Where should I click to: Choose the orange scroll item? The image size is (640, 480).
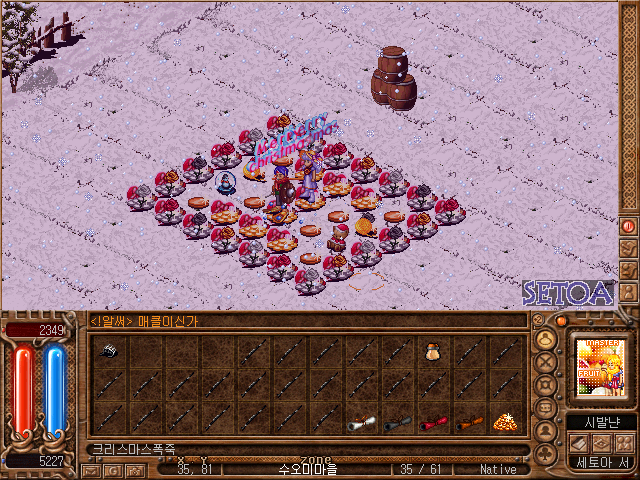coord(468,422)
